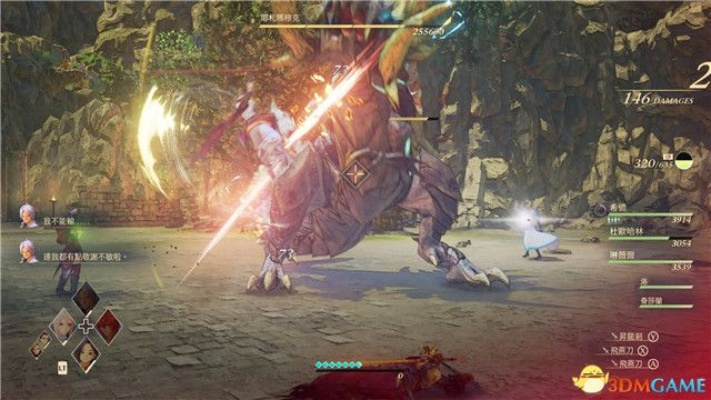Activate the dark-haired girl boost portrait
711x400 pixels.
86,351
